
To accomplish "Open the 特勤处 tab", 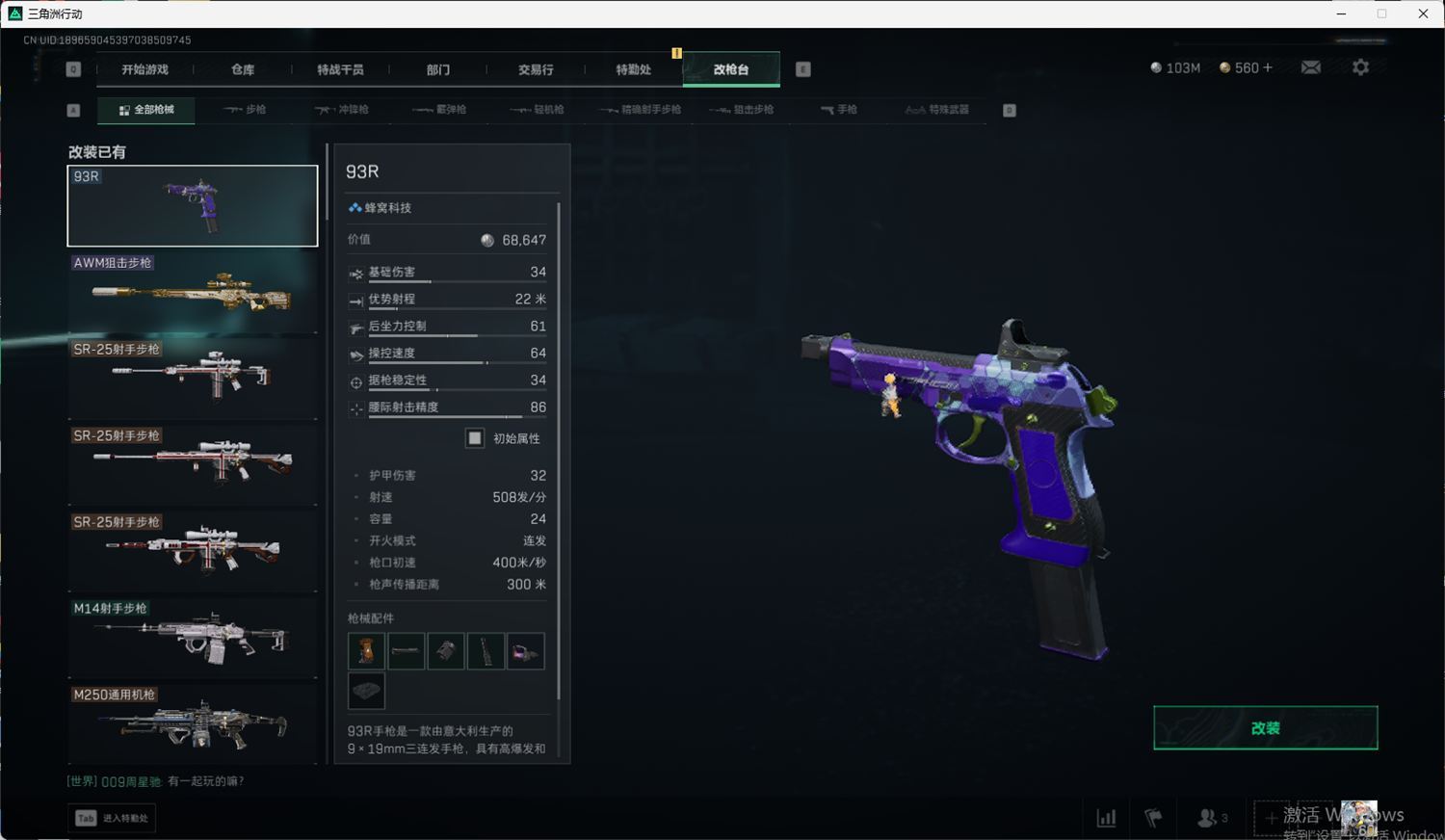I will tap(633, 69).
